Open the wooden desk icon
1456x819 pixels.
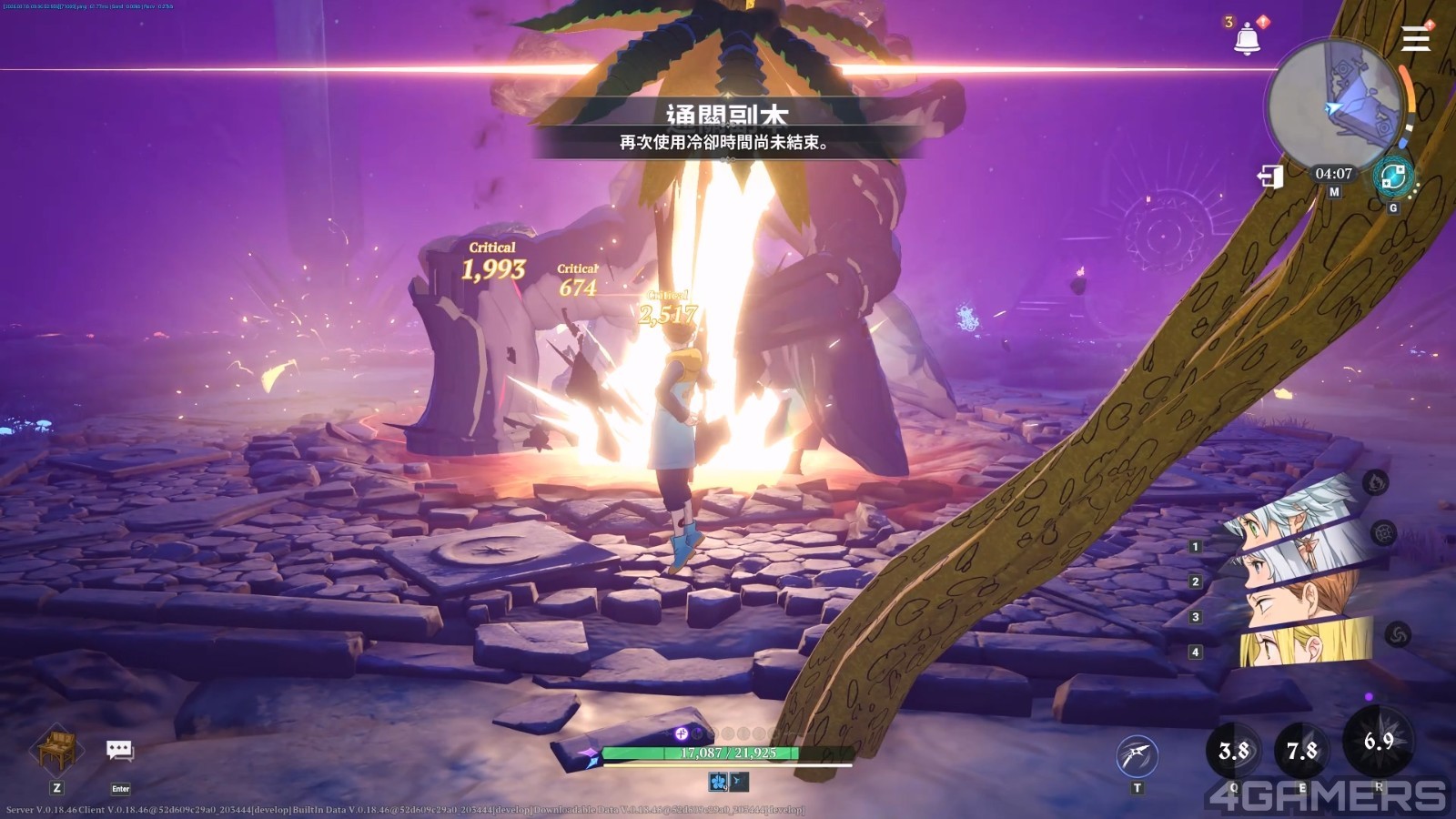click(56, 750)
